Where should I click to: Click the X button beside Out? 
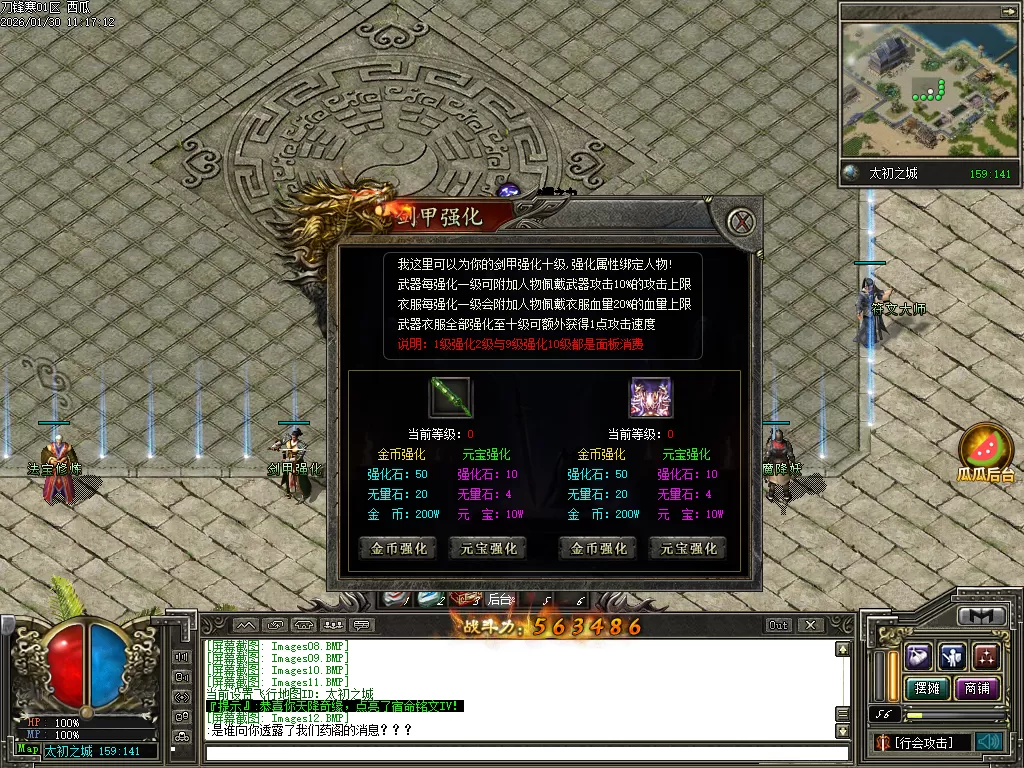810,625
